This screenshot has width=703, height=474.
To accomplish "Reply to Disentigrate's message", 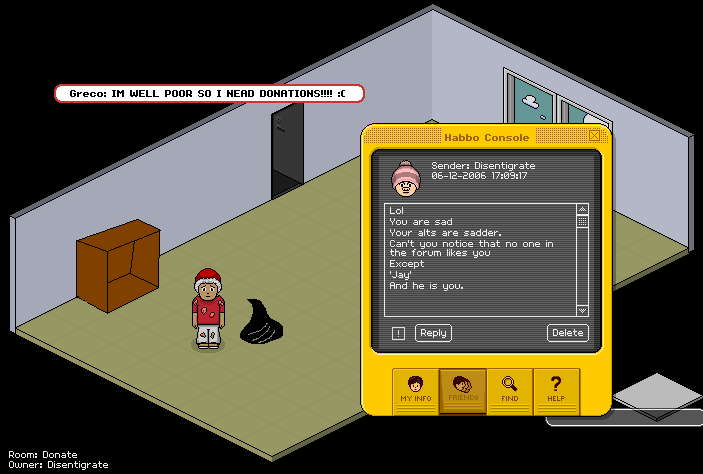I will click(x=433, y=333).
